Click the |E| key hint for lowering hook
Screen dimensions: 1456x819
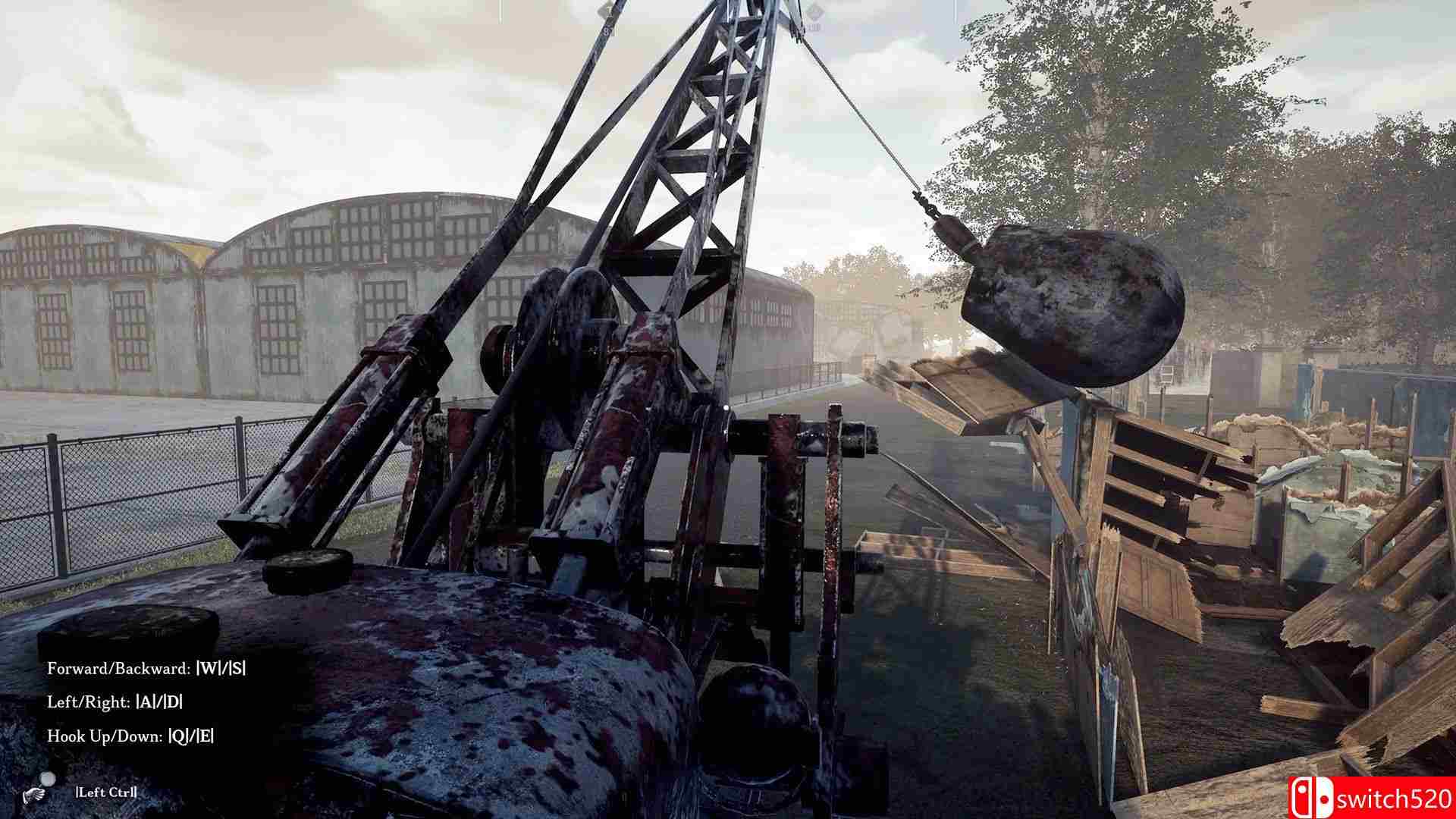pos(206,736)
